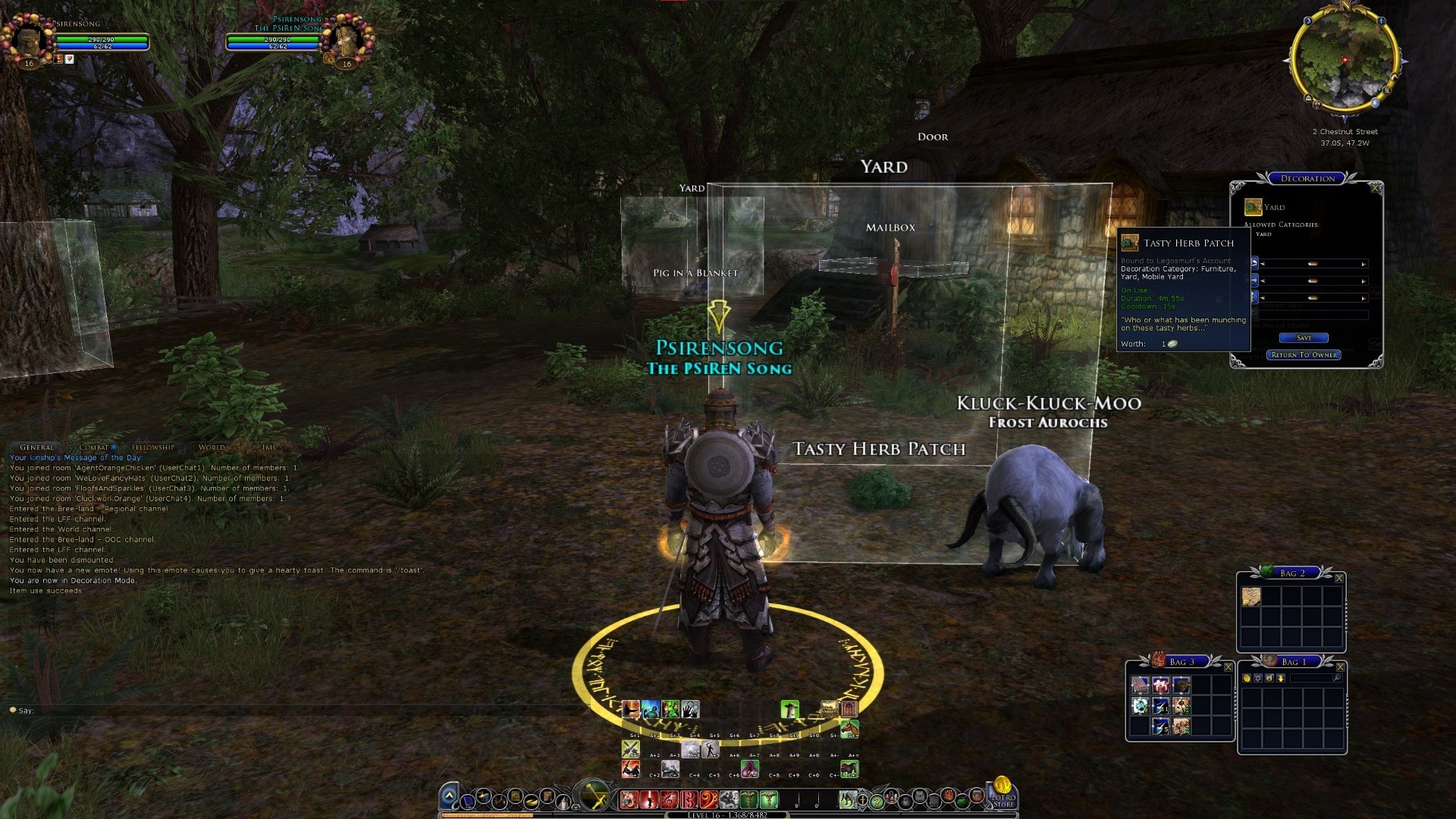Close the Decoration window
The image size is (1456, 819).
pos(1376,187)
